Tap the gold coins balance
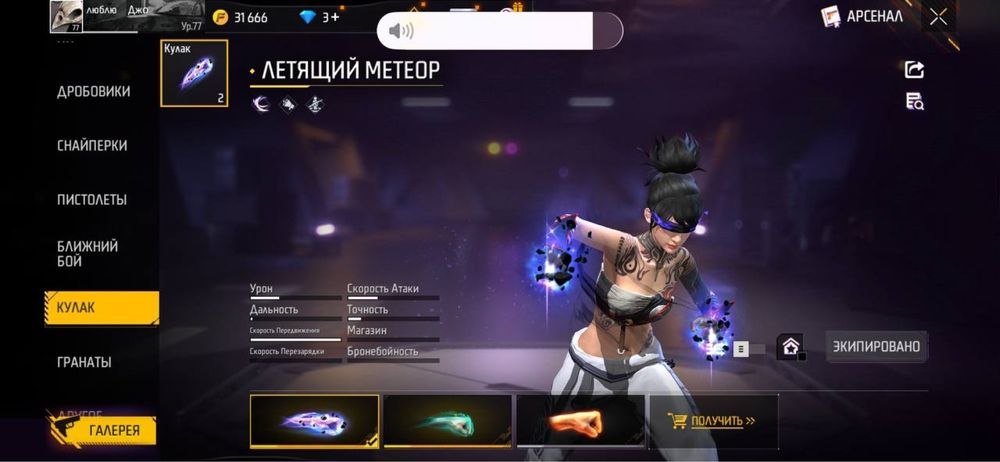 click(x=241, y=17)
